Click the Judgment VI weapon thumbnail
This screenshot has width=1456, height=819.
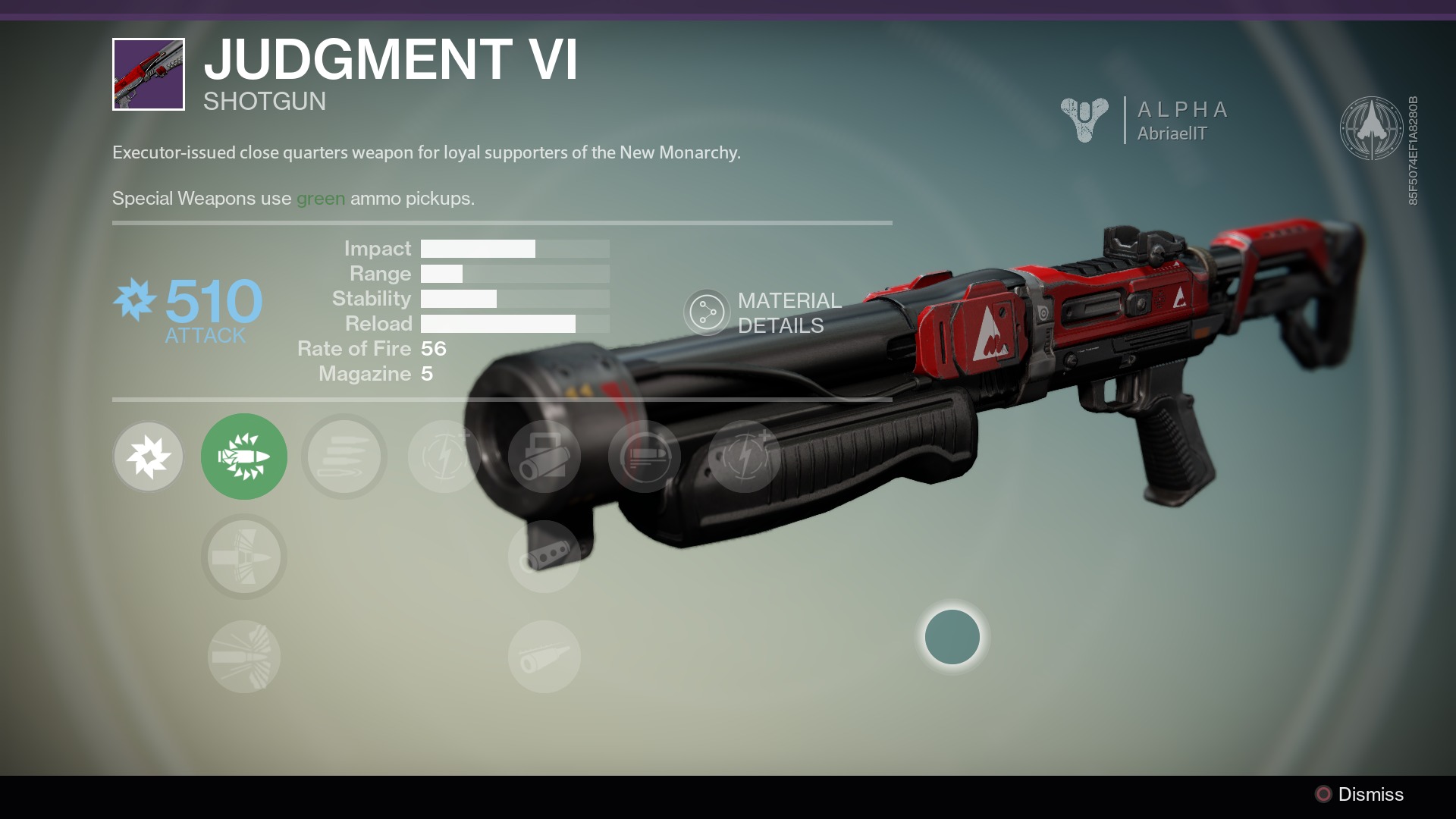coord(149,74)
